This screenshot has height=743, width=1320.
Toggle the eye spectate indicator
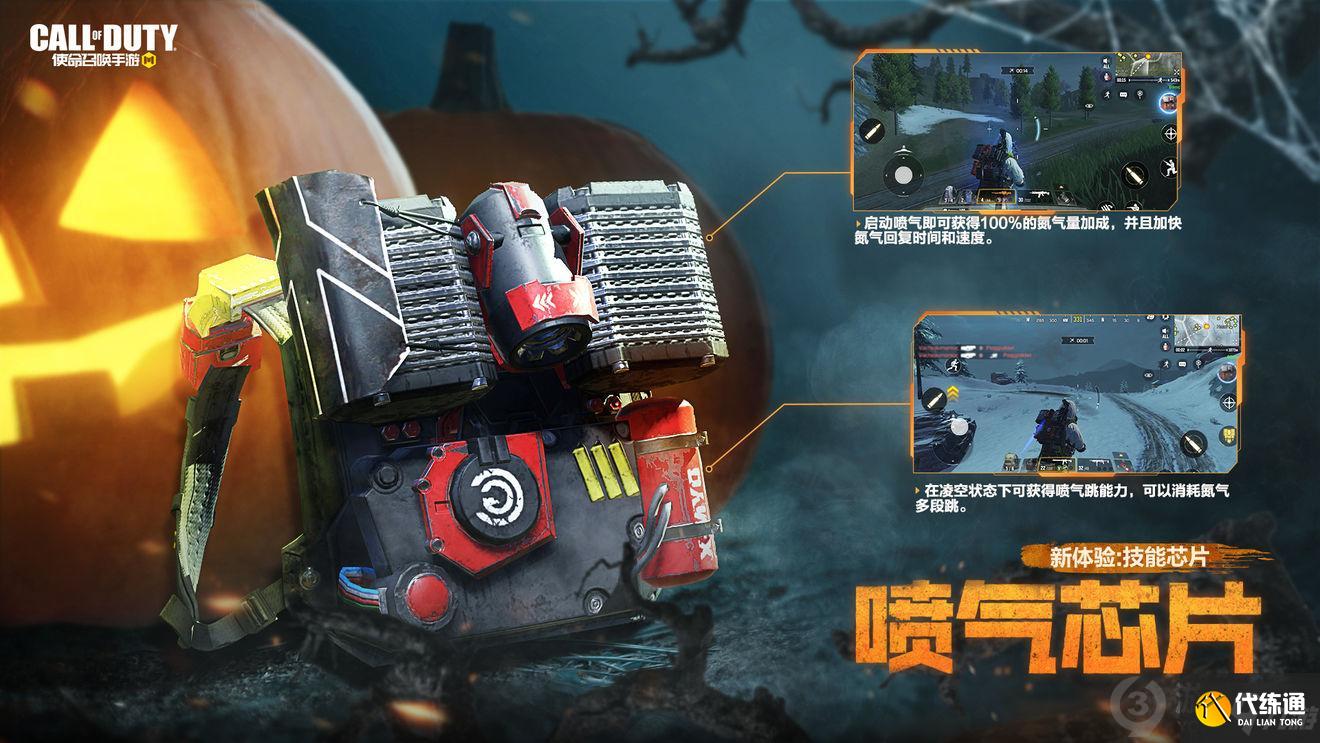pos(1090,106)
